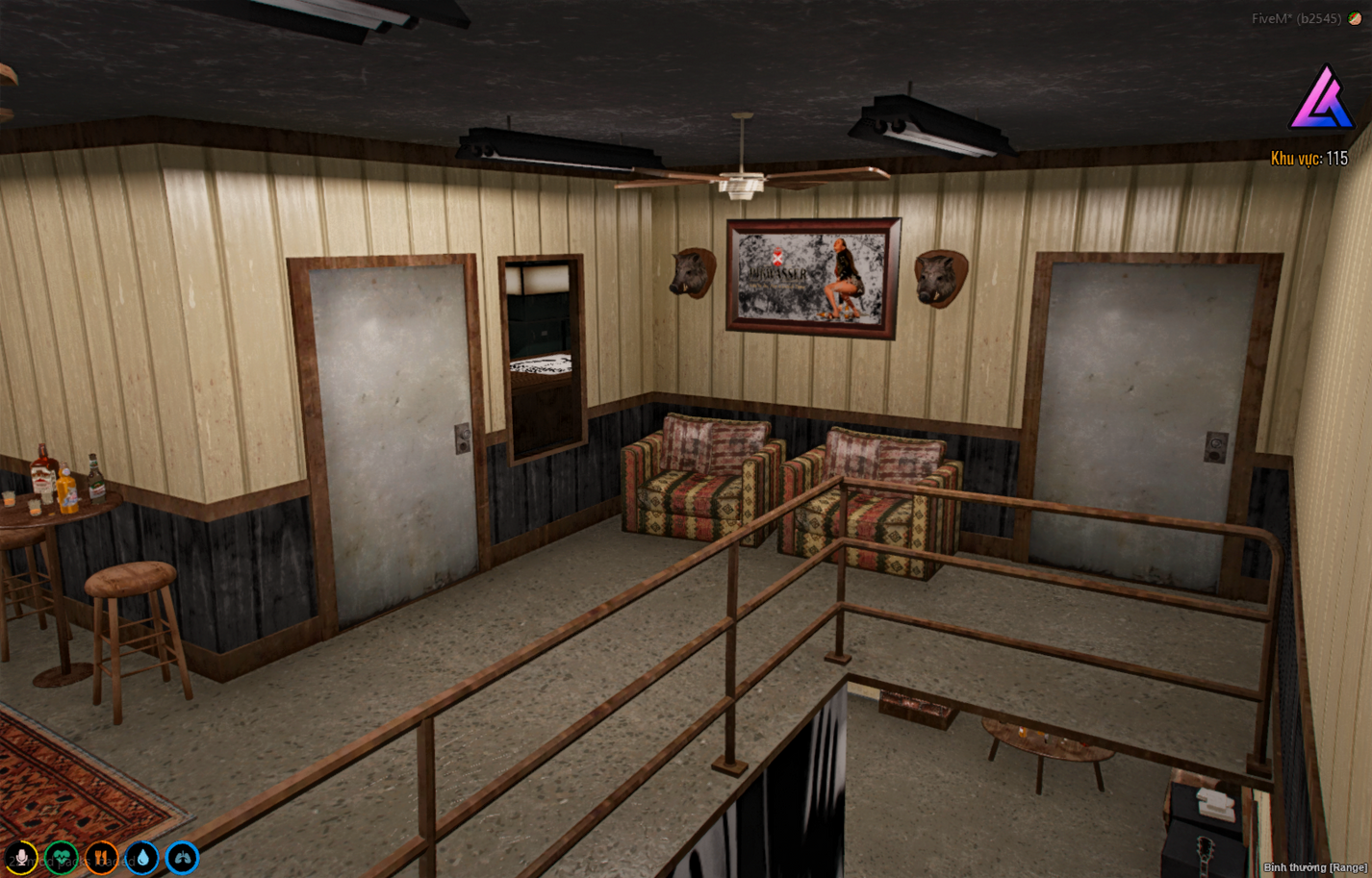Click the blue thirst water drop icon

141,857
